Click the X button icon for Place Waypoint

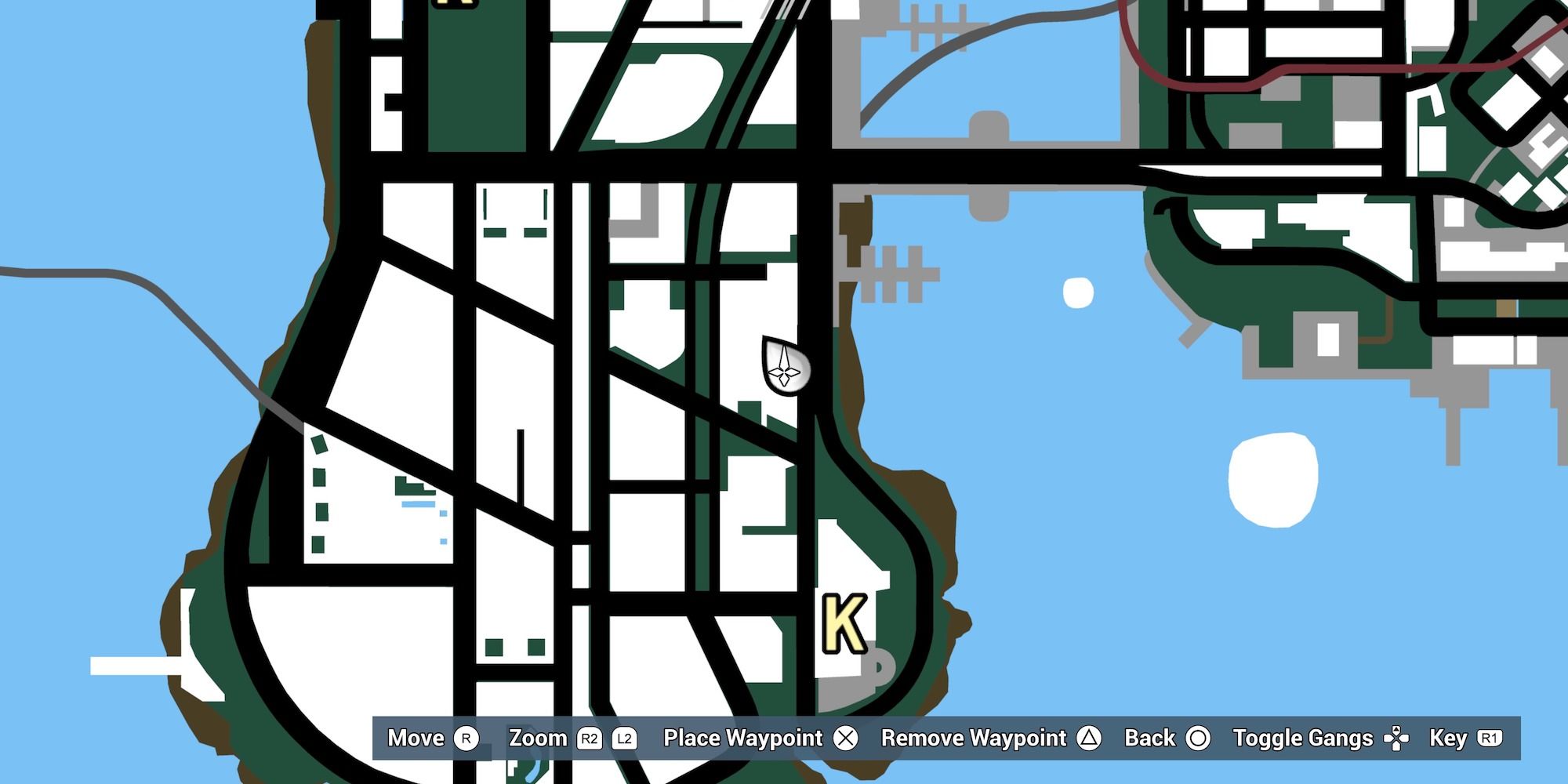844,738
